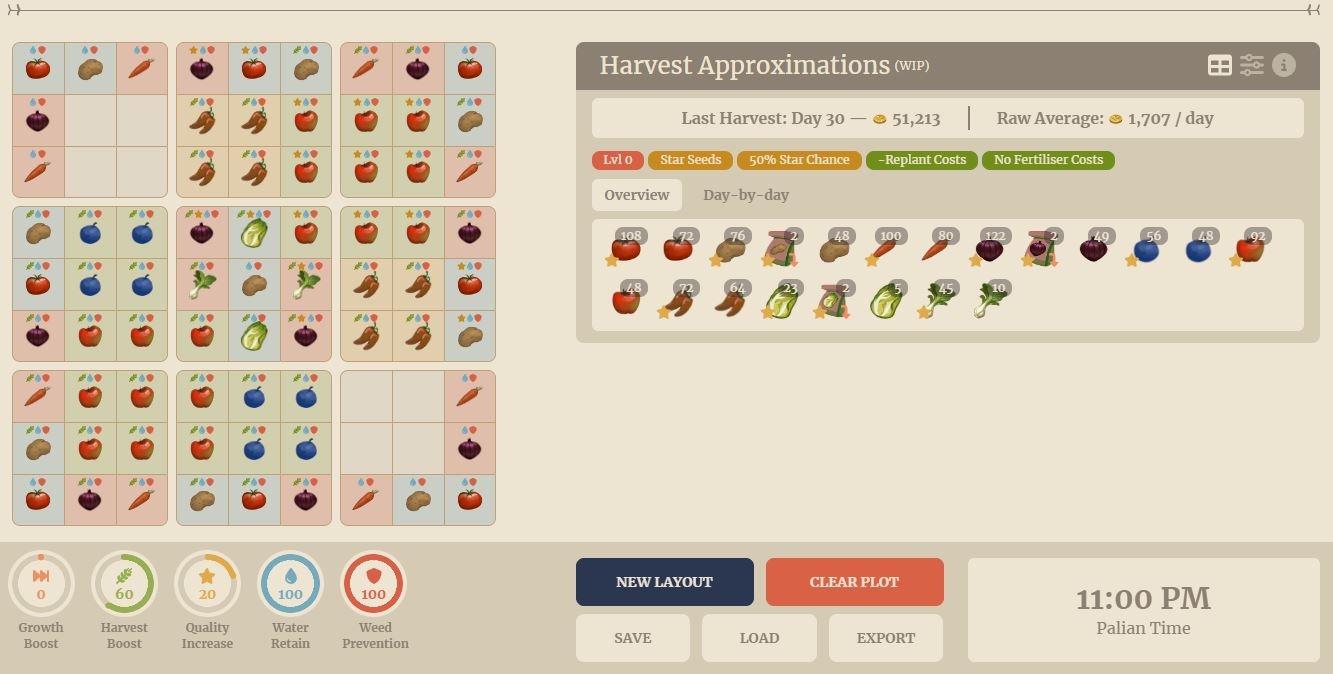
Task: Save the current garden layout
Action: point(632,638)
